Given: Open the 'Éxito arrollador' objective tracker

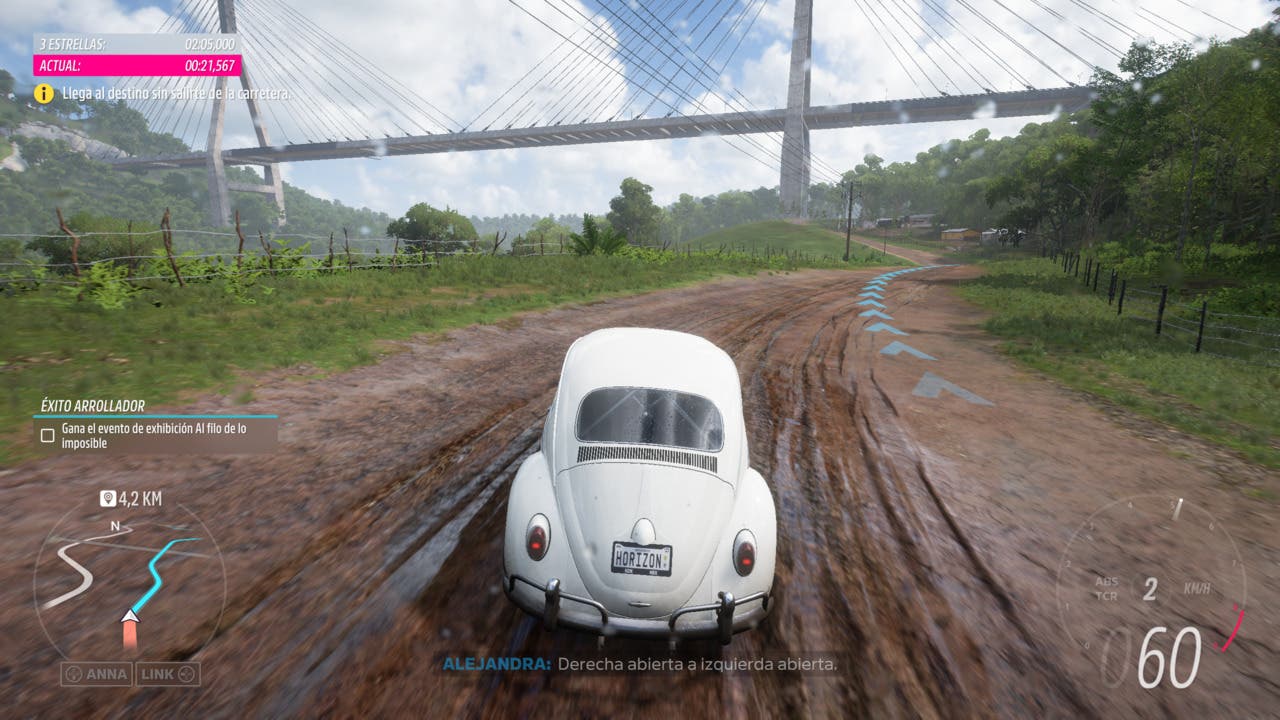Looking at the screenshot, I should pos(93,406).
